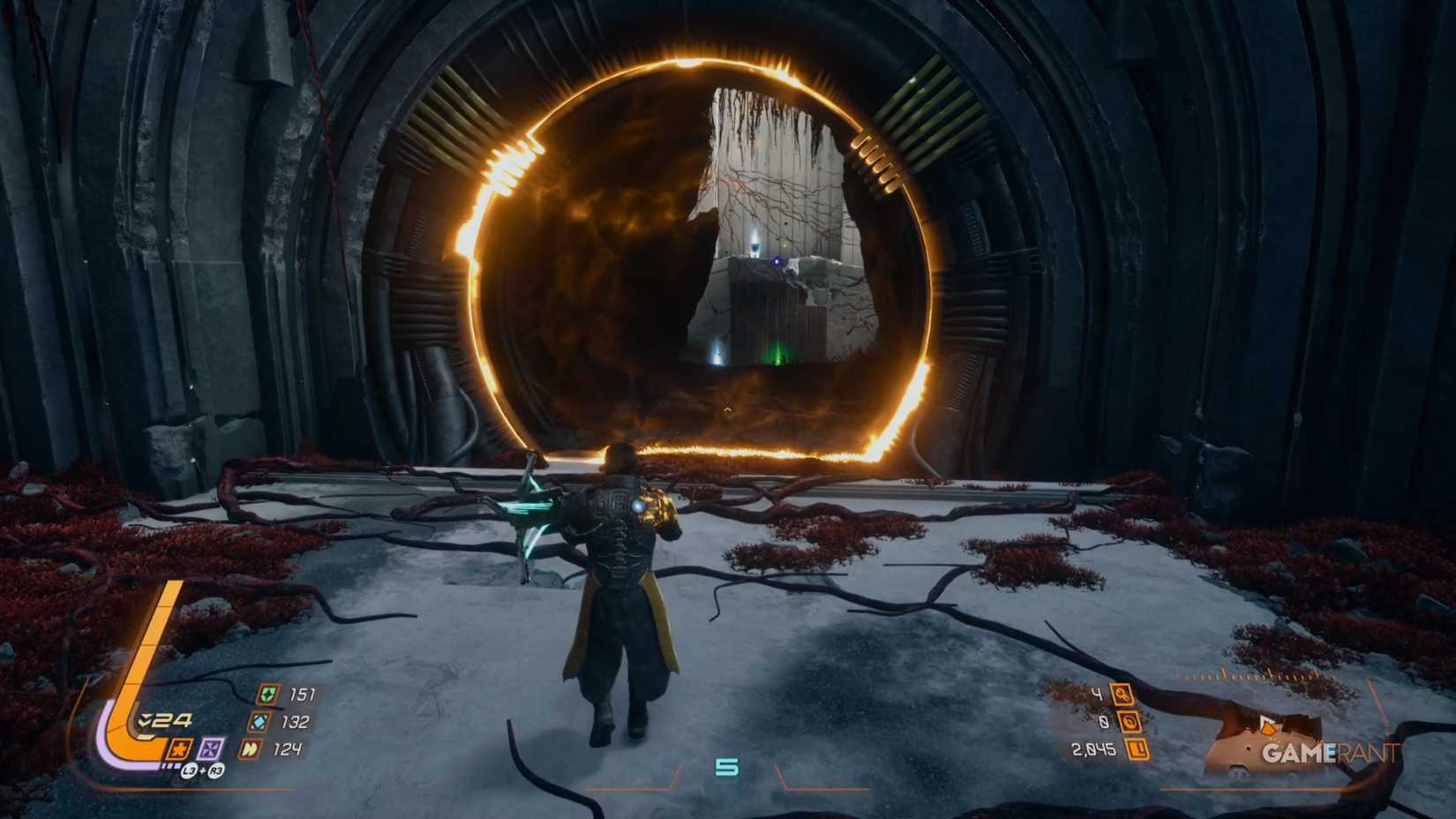Select the purple cross skill icon
The height and width of the screenshot is (819, 1456).
pos(209,749)
